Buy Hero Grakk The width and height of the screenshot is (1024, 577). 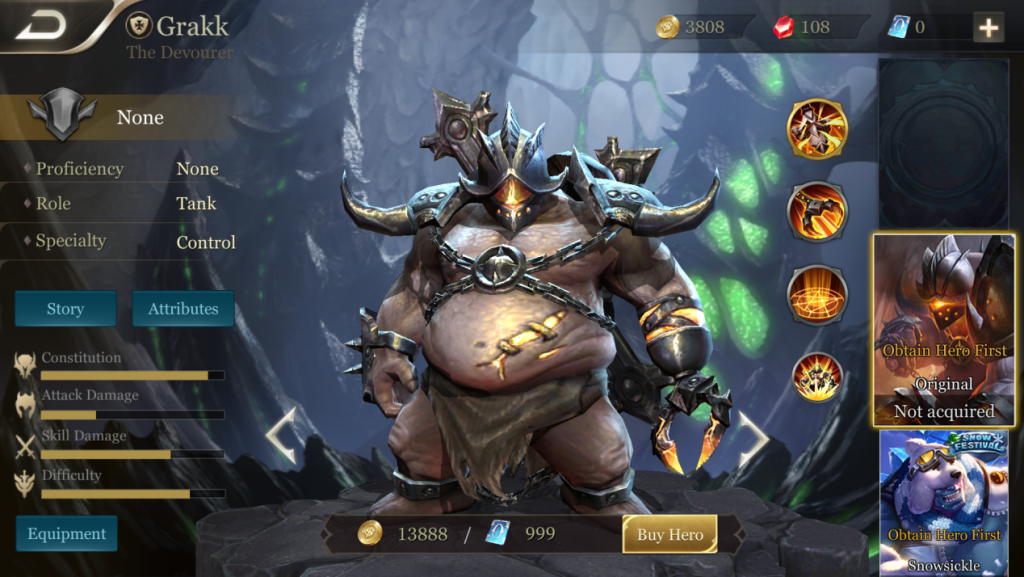(x=670, y=534)
